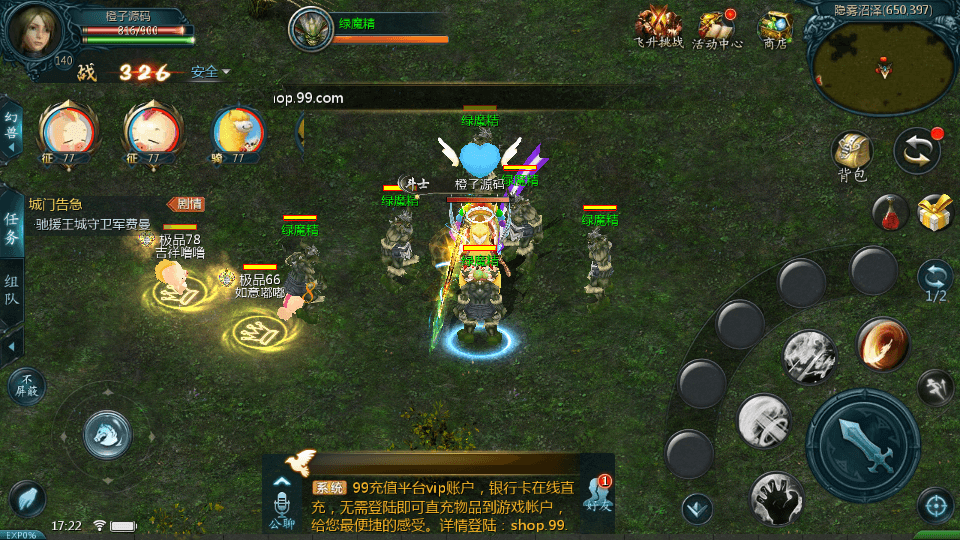Open the golden gift box

(x=935, y=211)
